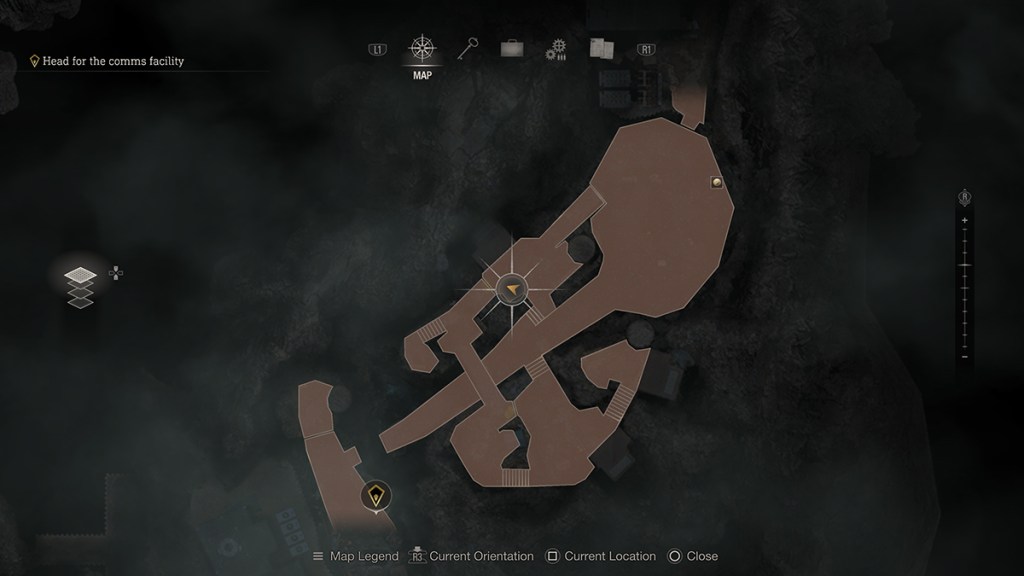Image resolution: width=1024 pixels, height=576 pixels.
Task: Select the player position arrow marker
Action: point(512,289)
